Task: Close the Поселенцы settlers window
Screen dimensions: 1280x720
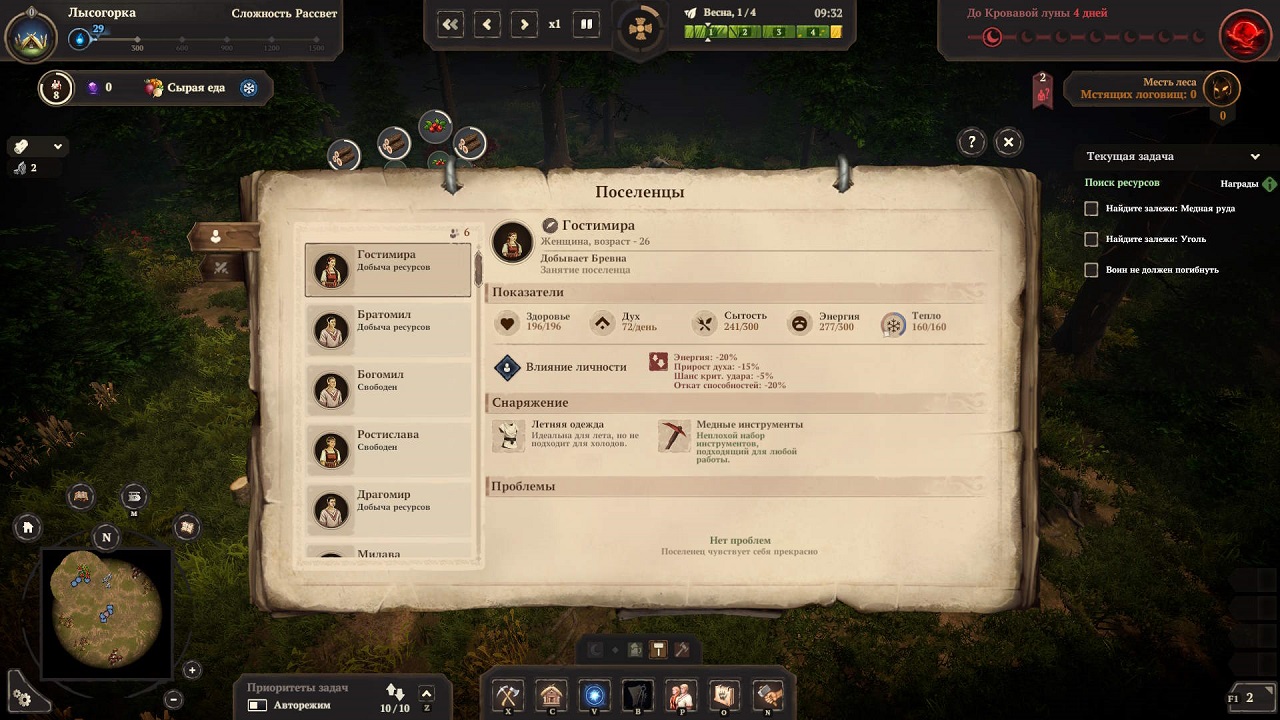Action: coord(1008,142)
